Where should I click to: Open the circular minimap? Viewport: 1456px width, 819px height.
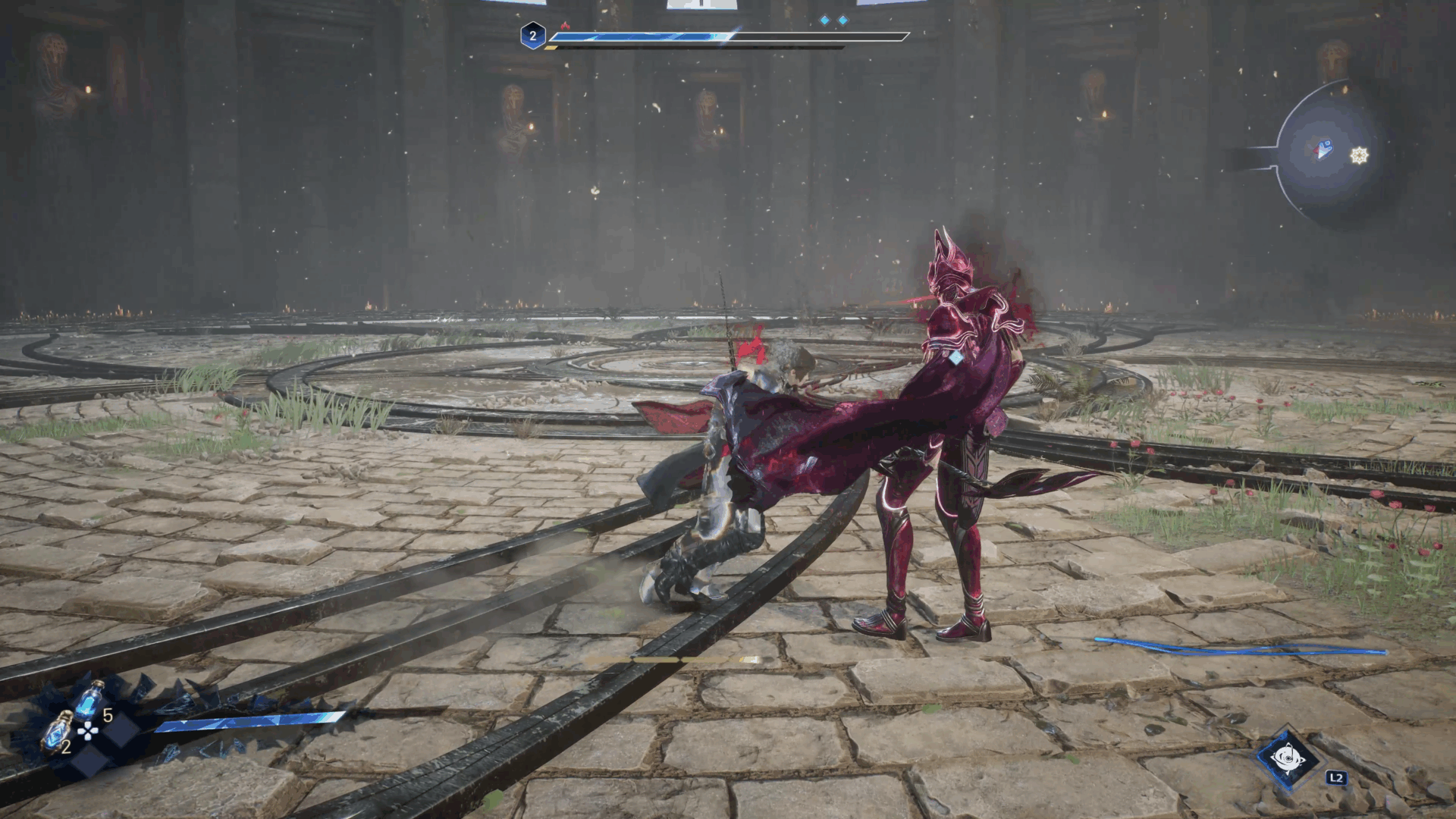point(1329,153)
